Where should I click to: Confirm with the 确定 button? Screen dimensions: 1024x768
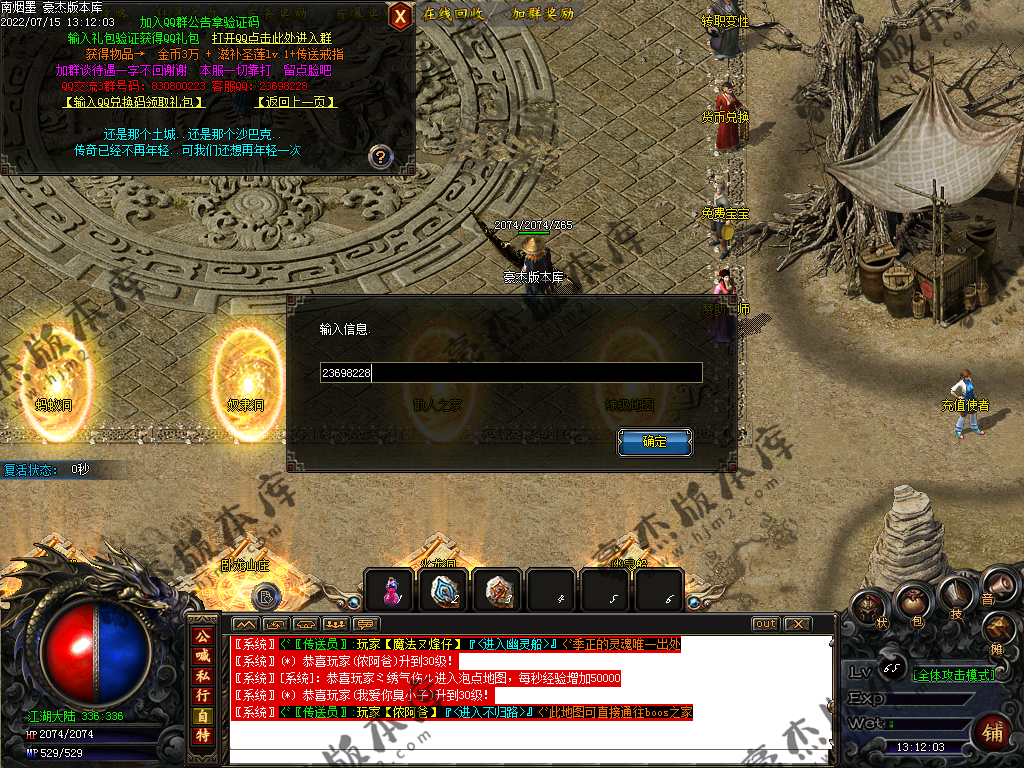click(654, 442)
